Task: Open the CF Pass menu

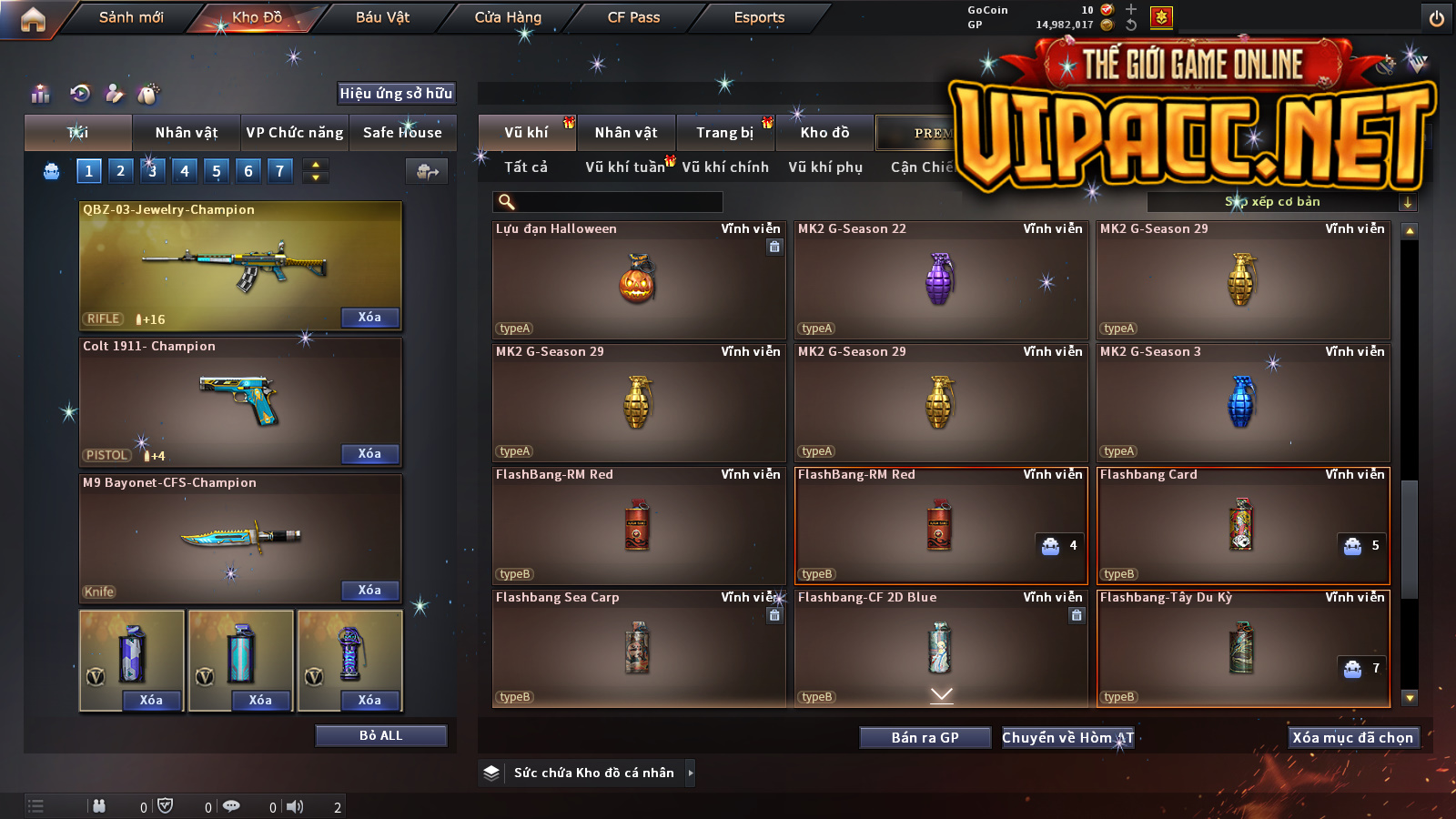Action: pos(633,17)
